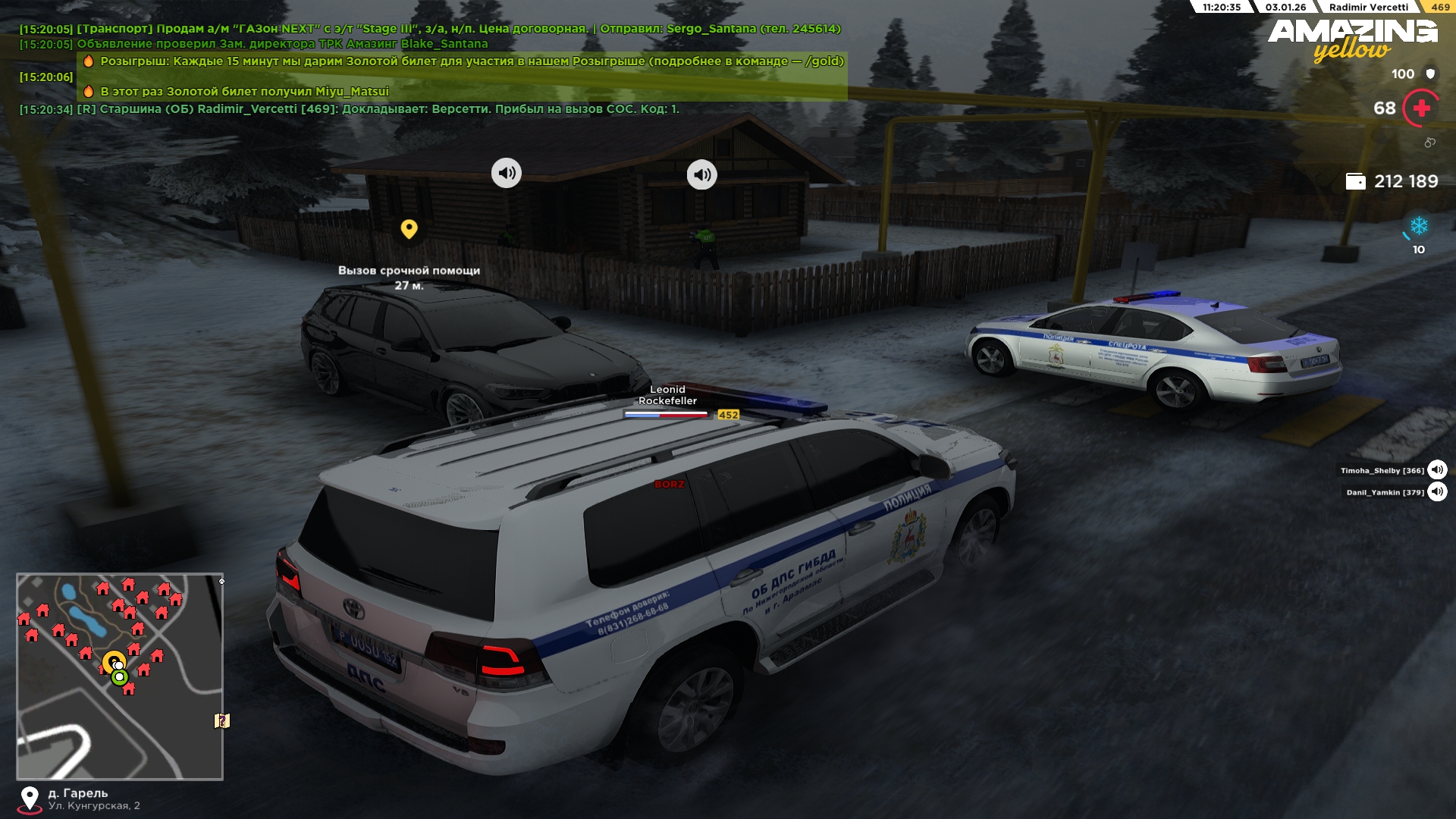The image size is (1456, 819).
Task: Click the white armor shield icon
Action: (1430, 74)
